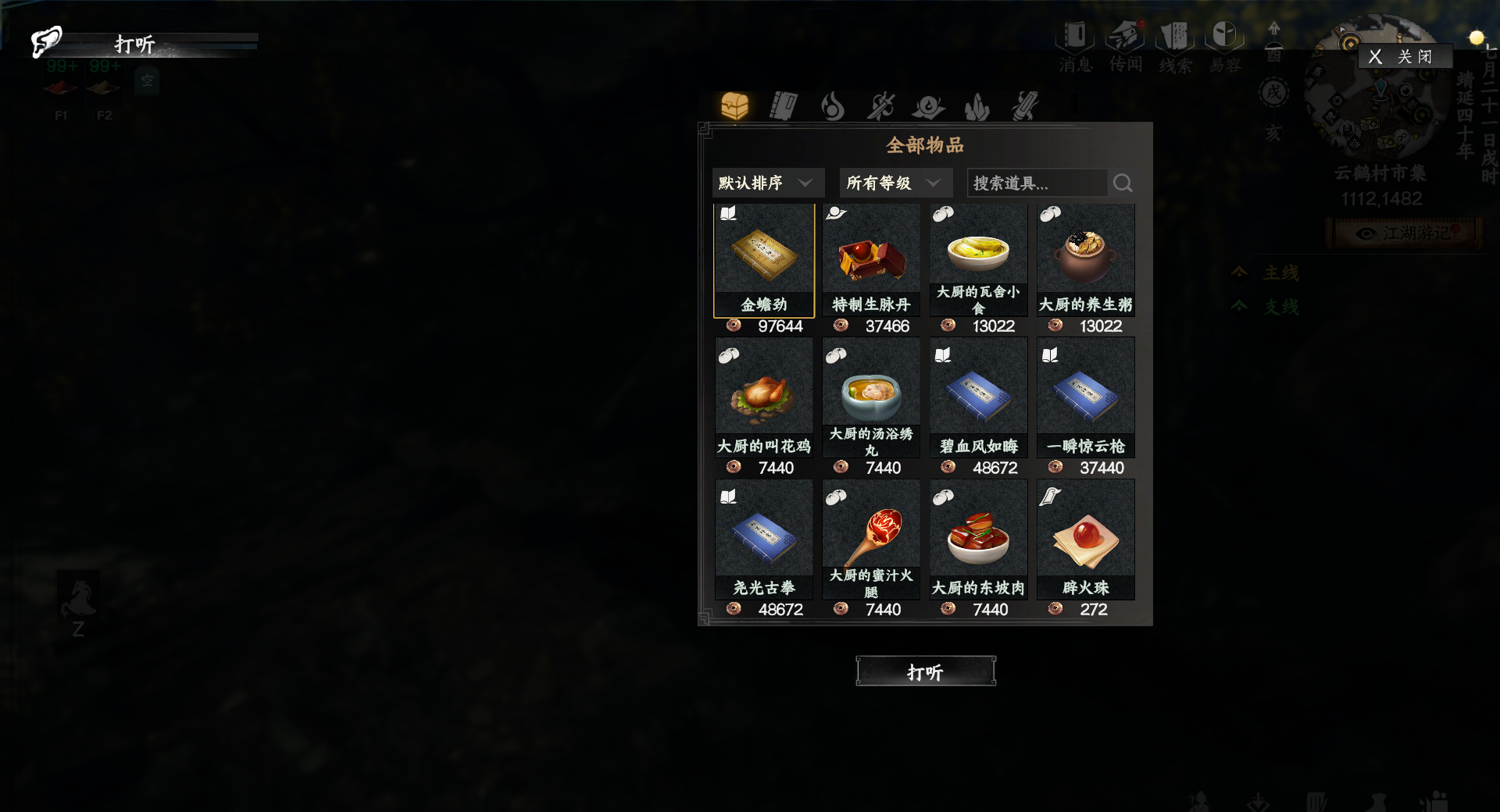The image size is (1500, 812).
Task: Select the 金蟾劲 book item thumbnail
Action: tap(763, 258)
